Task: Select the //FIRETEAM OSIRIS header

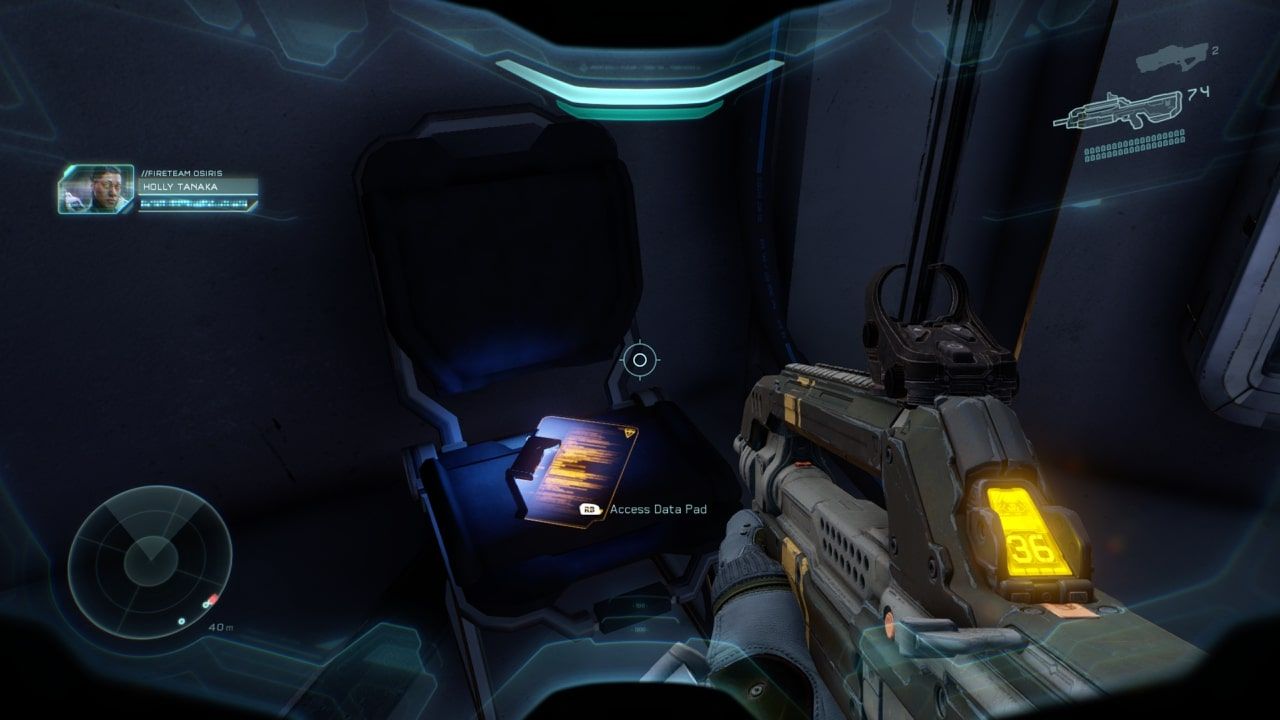Action: point(184,171)
